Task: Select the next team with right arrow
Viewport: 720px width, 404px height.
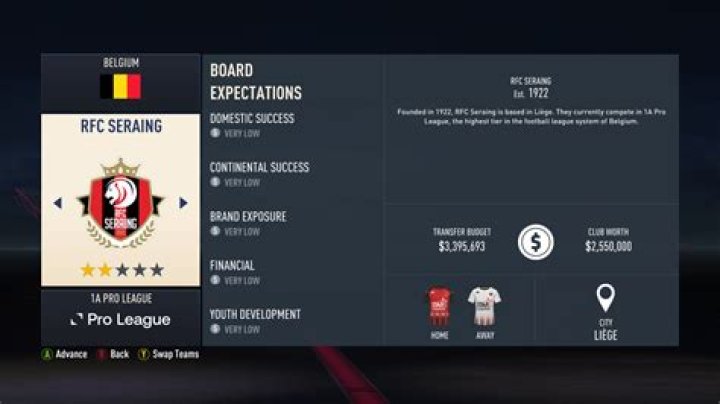Action: coord(183,203)
